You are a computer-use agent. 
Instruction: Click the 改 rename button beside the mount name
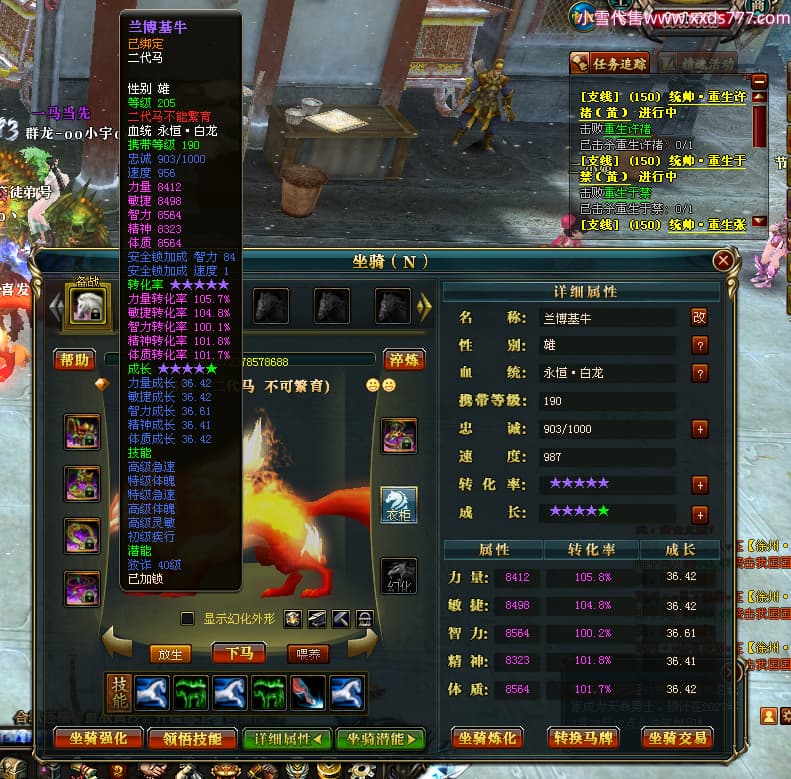click(x=699, y=317)
